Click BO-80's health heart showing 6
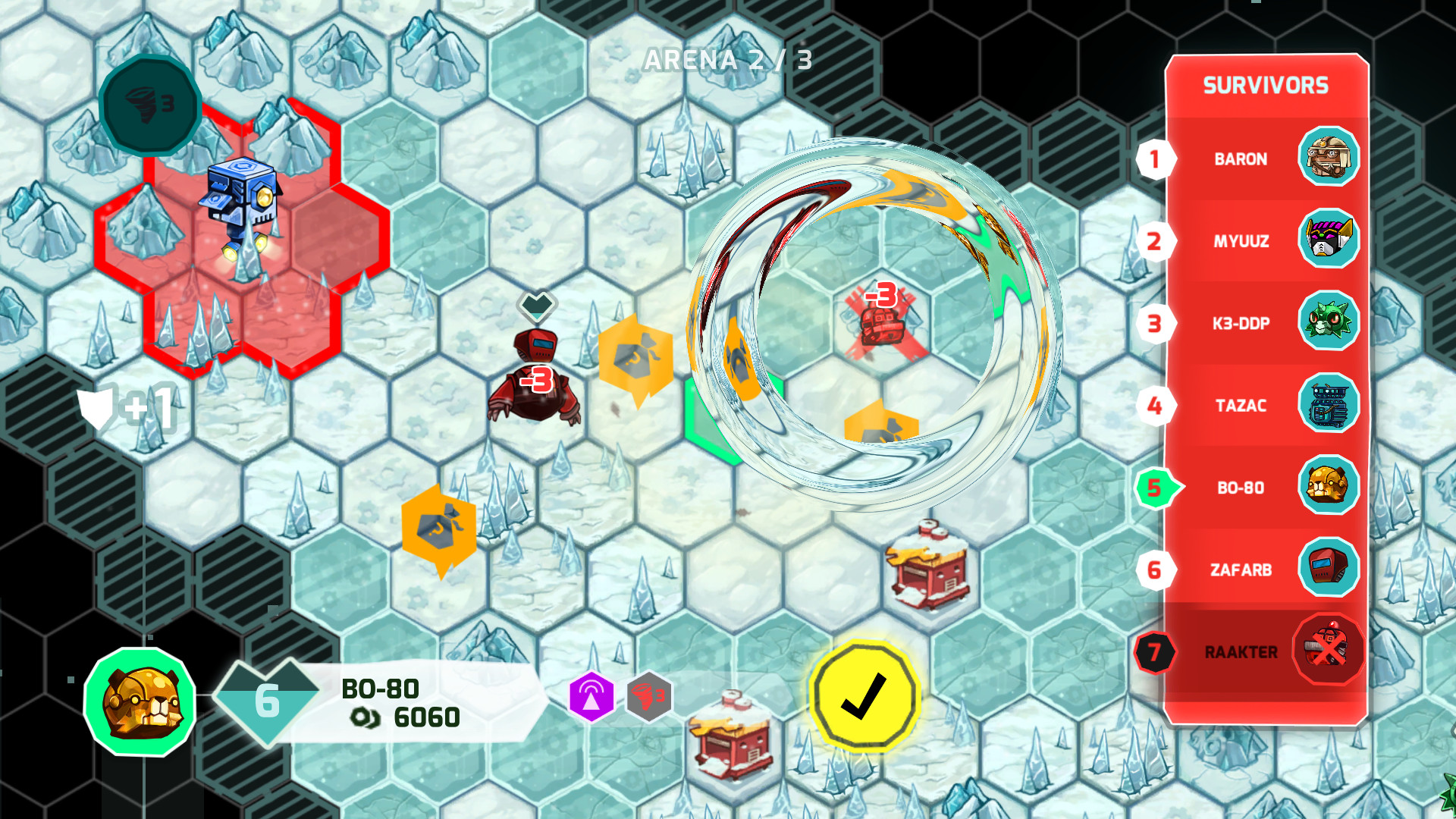Viewport: 1456px width, 819px height. (265, 704)
